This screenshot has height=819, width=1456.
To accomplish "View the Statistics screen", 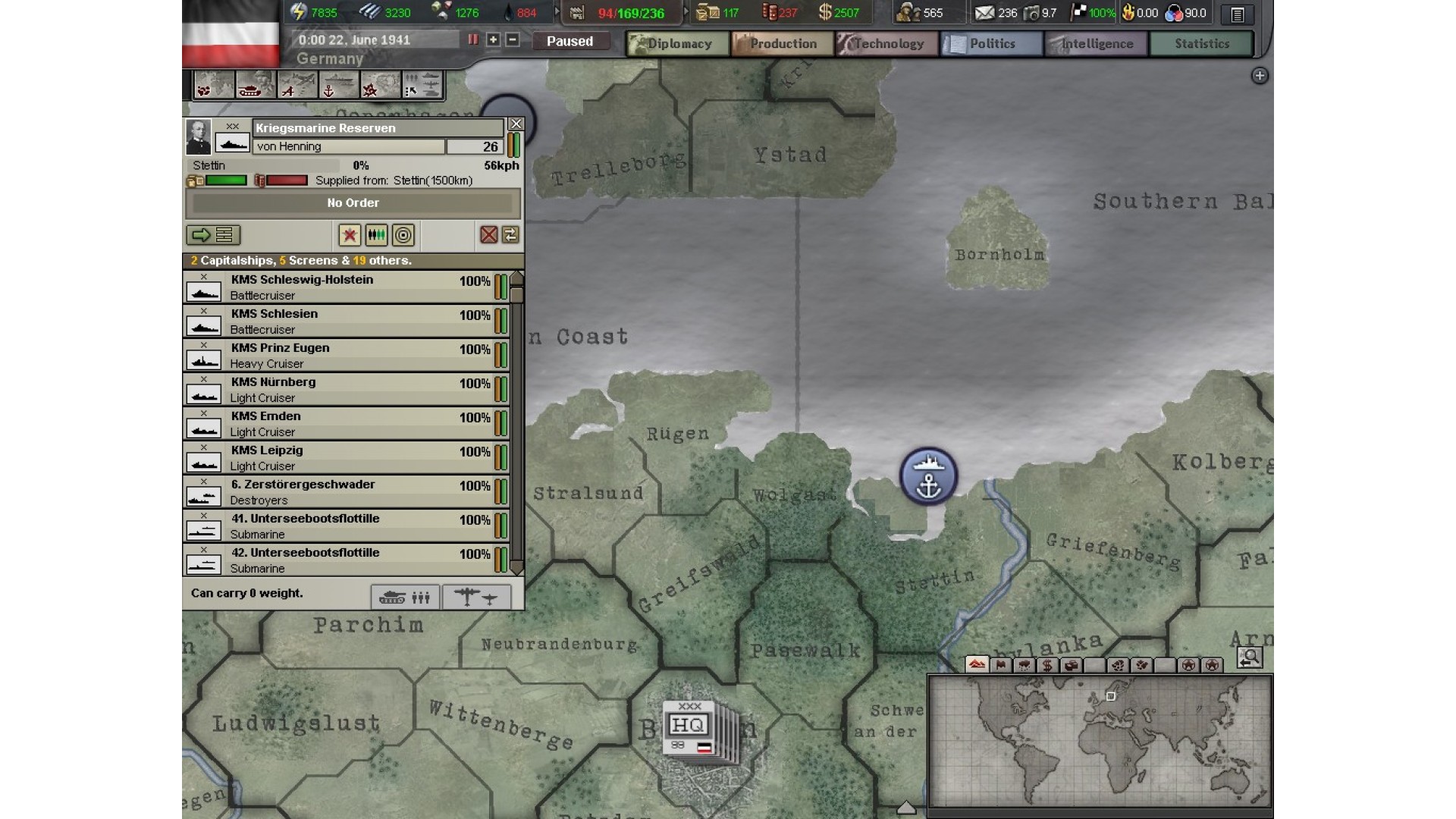I will click(1201, 44).
